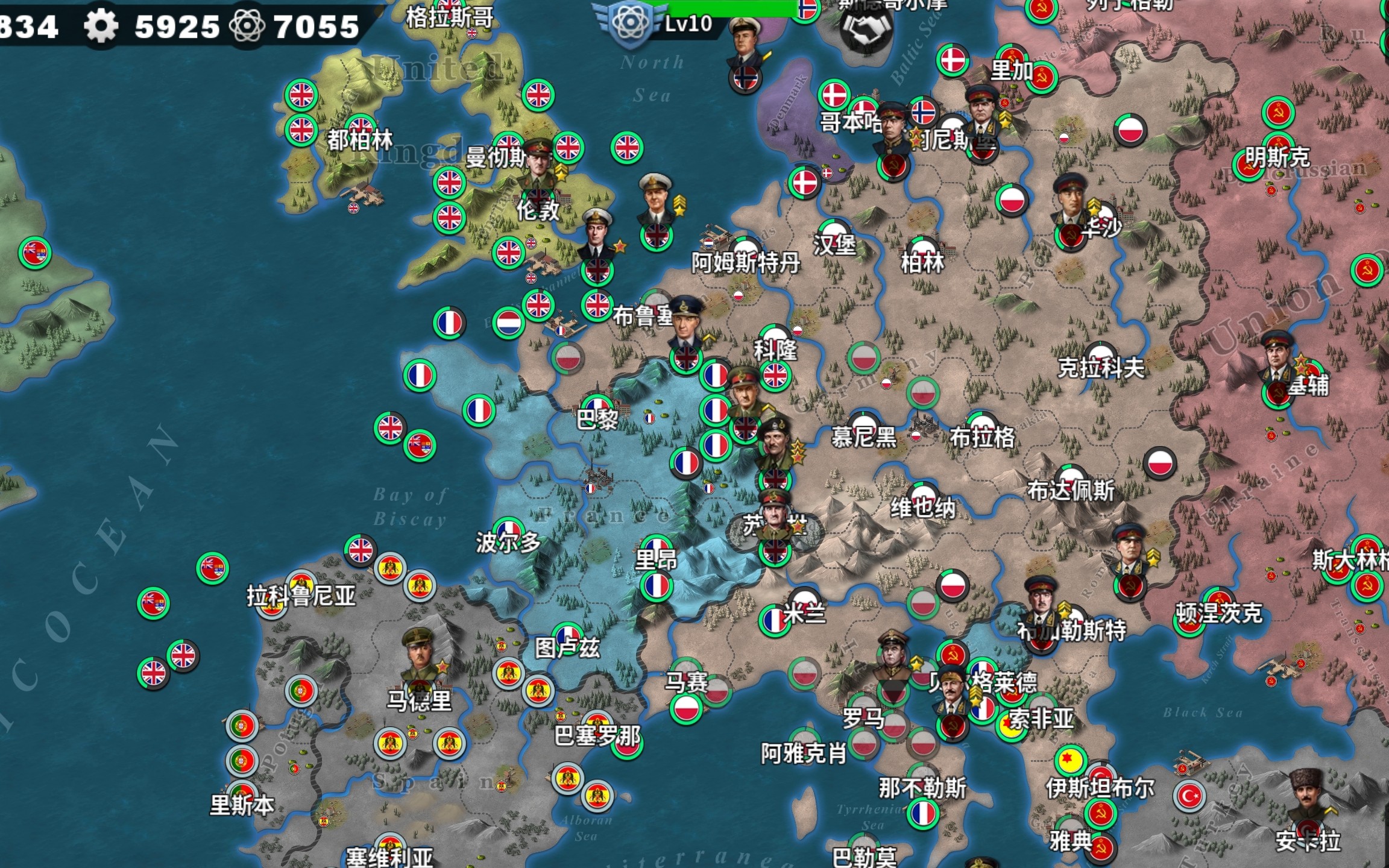Open the handshake diplomacy icon
This screenshot has width=1389, height=868.
point(867,31)
